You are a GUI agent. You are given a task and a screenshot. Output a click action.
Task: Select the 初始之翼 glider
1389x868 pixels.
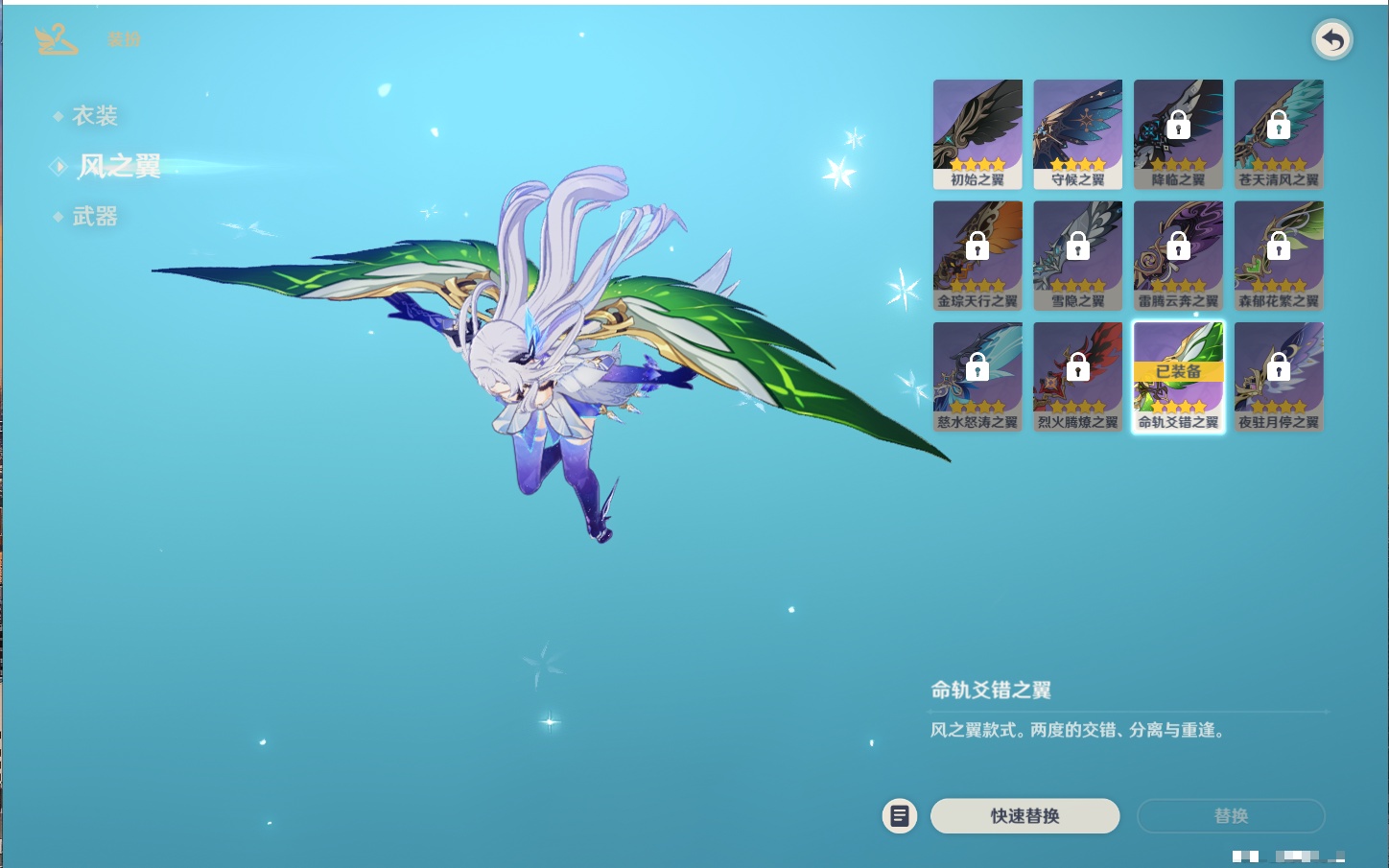point(977,134)
